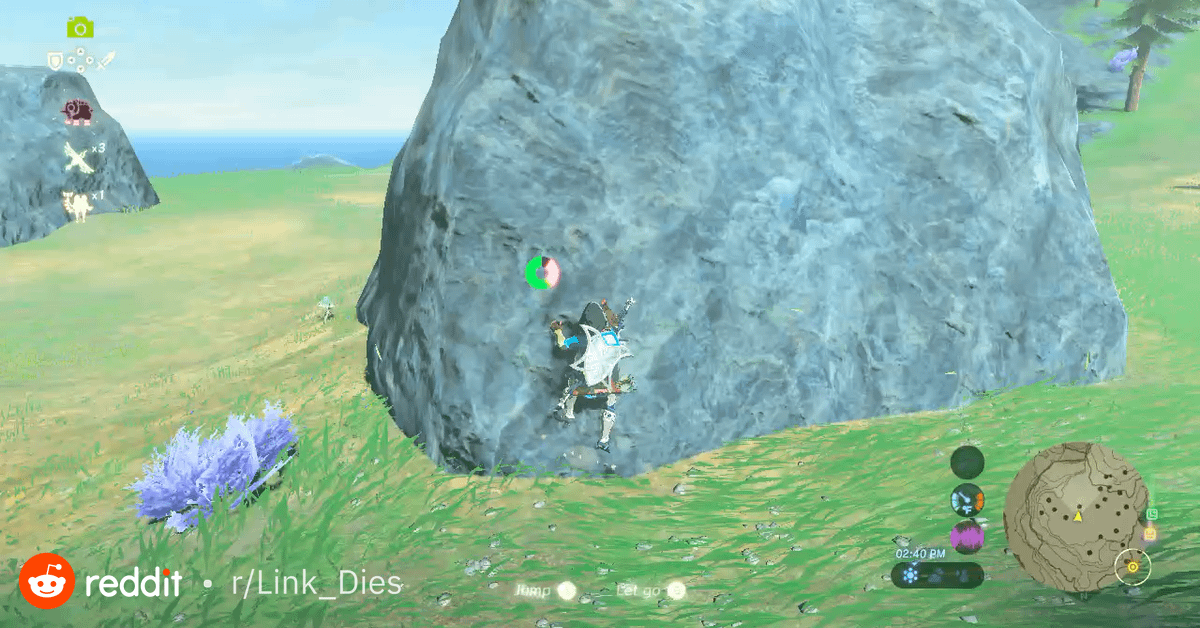Viewport: 1200px width, 628px height.
Task: Select the sword quick-slot icon
Action: click(x=105, y=61)
